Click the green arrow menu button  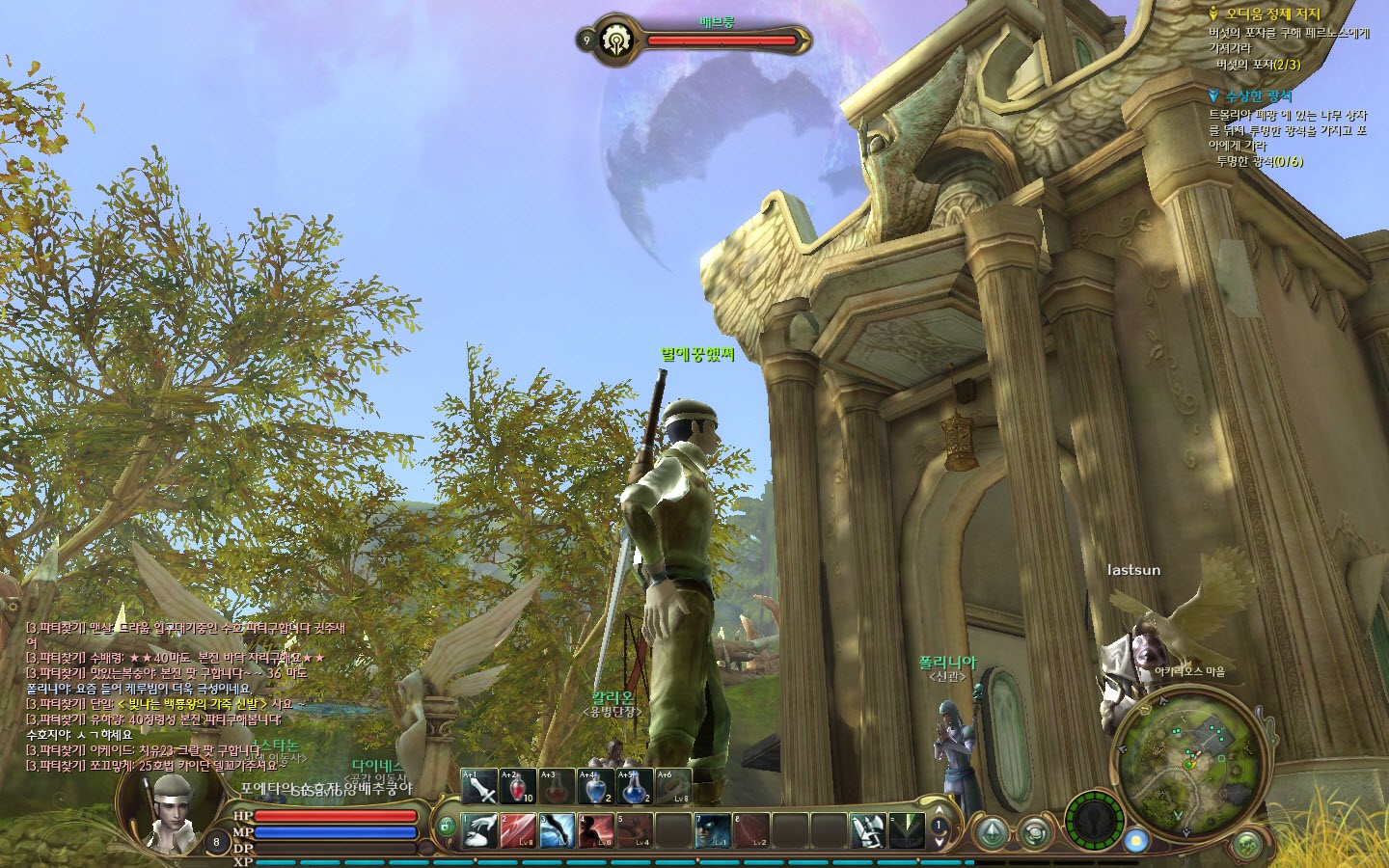(991, 830)
